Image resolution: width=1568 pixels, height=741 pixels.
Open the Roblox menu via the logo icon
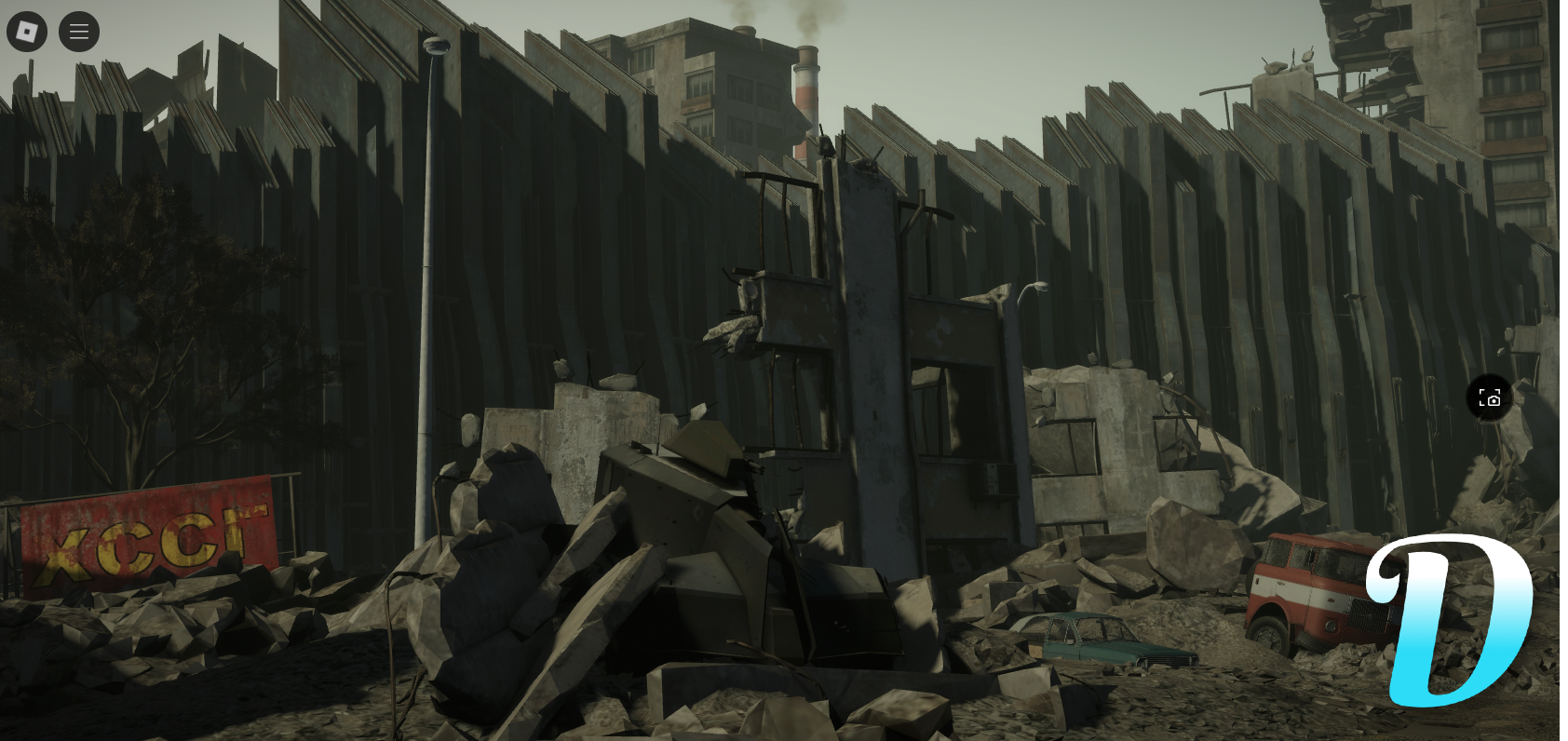pyautogui.click(x=26, y=31)
